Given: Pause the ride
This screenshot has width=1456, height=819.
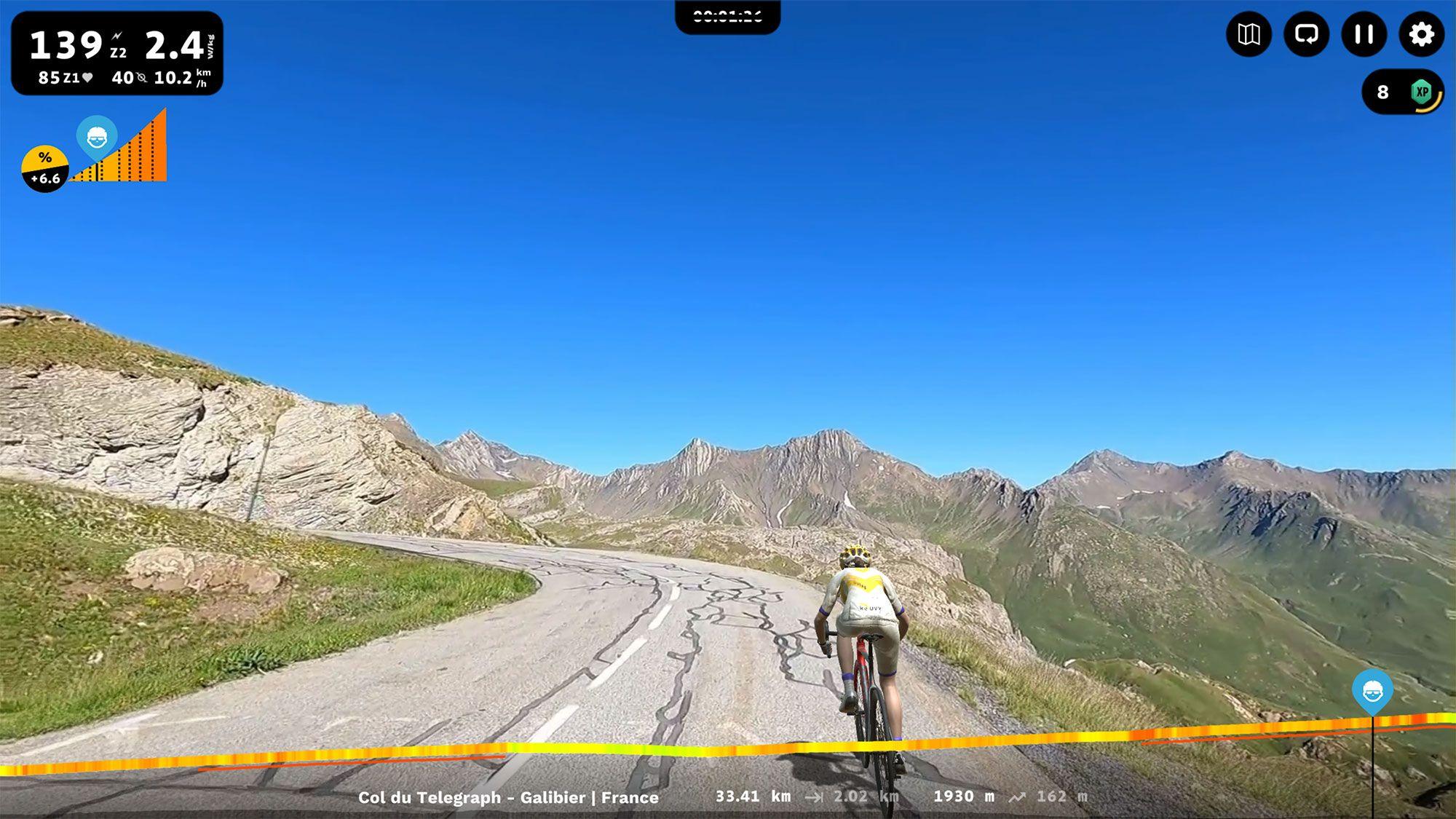Looking at the screenshot, I should (1364, 33).
